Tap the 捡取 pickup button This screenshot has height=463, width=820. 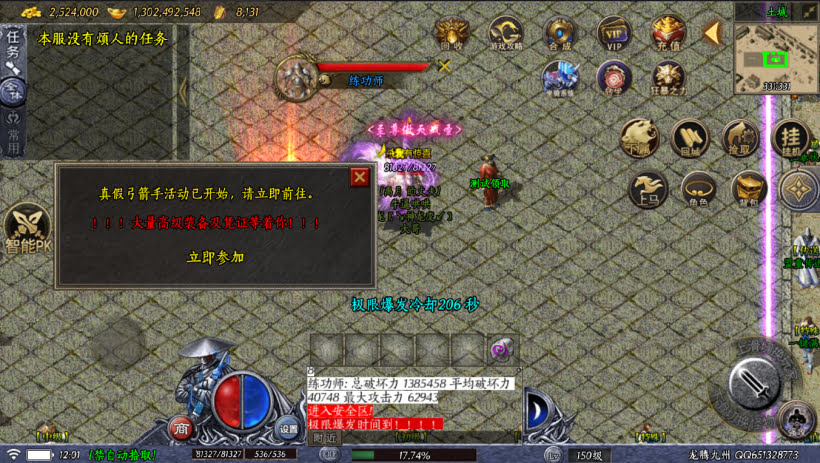(x=741, y=139)
